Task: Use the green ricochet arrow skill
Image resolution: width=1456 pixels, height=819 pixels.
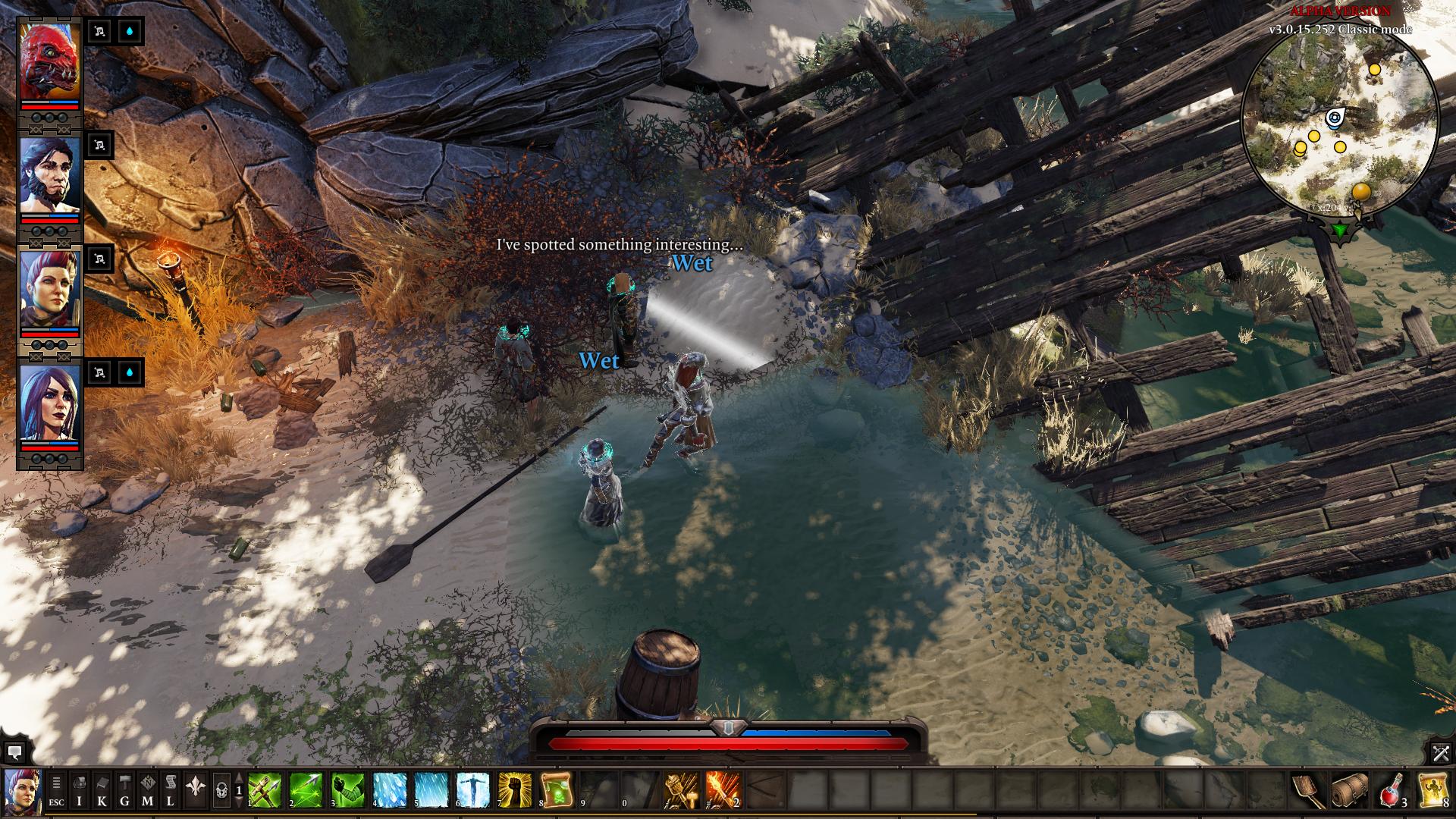Action: 306,790
